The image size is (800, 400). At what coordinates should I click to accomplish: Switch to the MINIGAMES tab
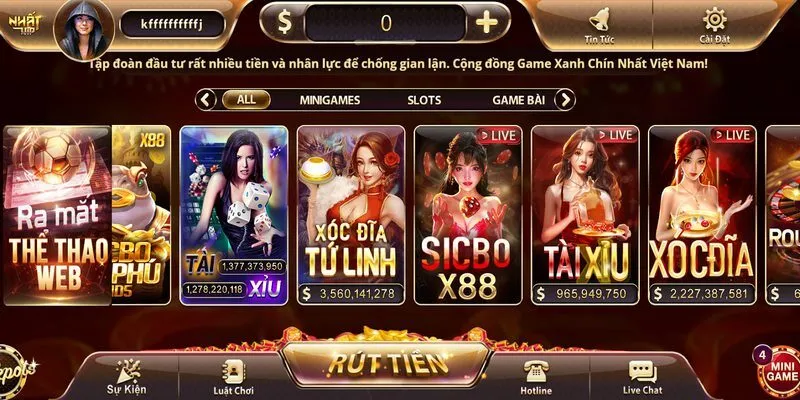pyautogui.click(x=330, y=100)
